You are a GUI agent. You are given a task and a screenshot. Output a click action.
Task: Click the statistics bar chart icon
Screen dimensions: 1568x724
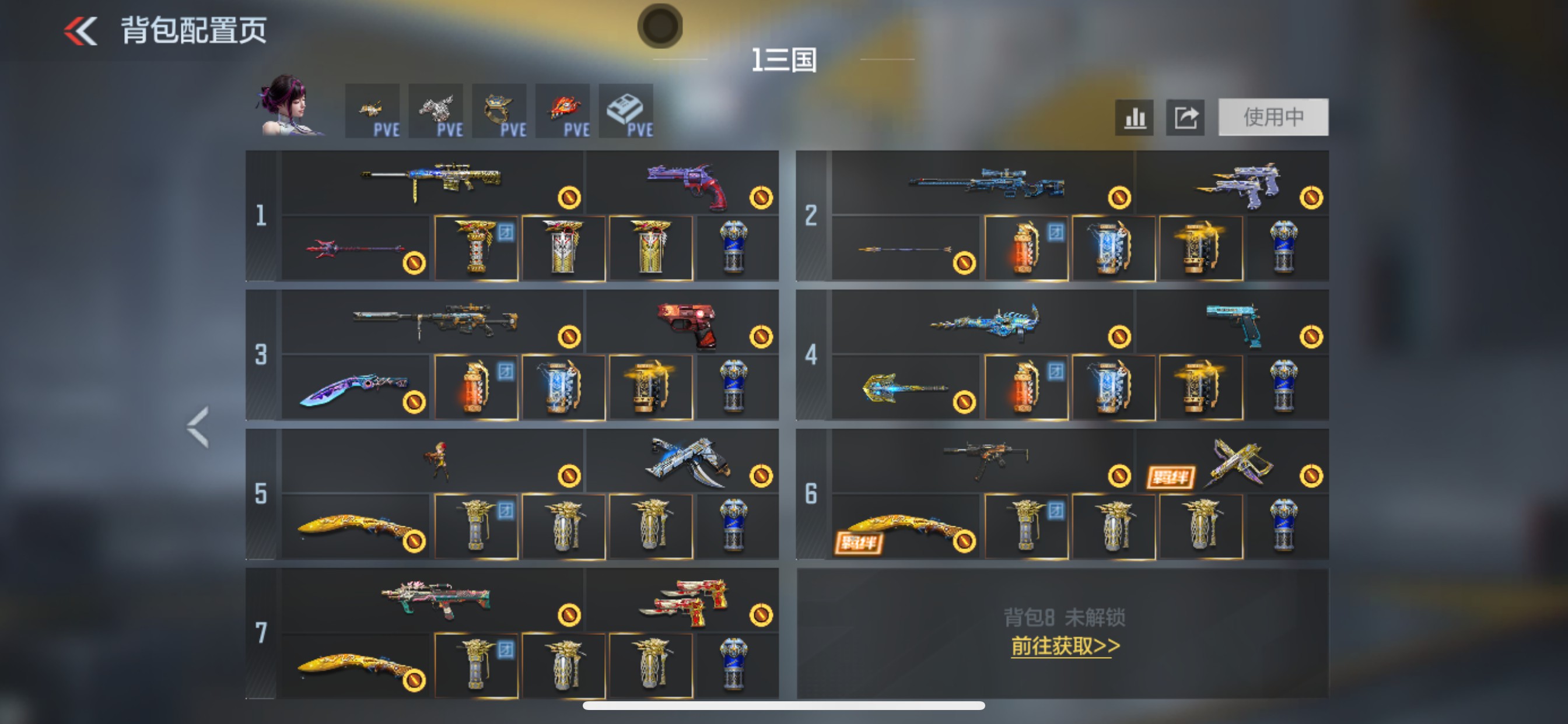[x=1134, y=117]
